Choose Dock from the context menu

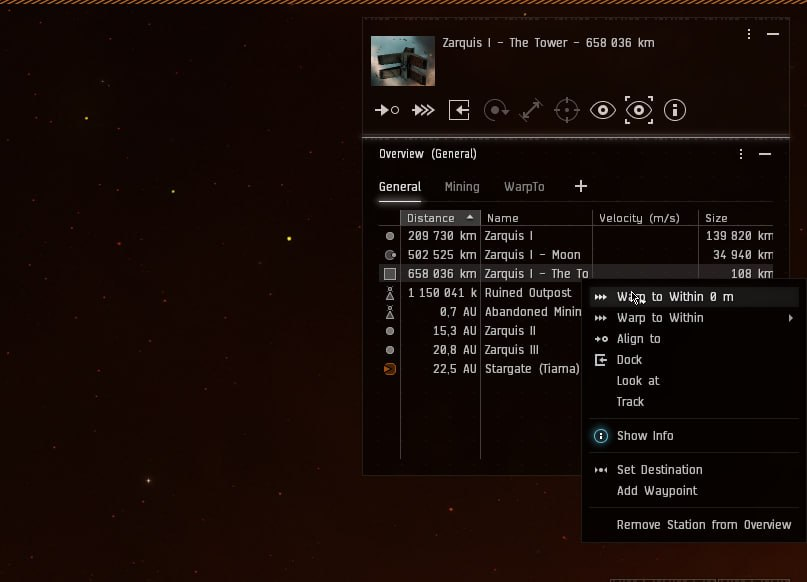tap(629, 360)
